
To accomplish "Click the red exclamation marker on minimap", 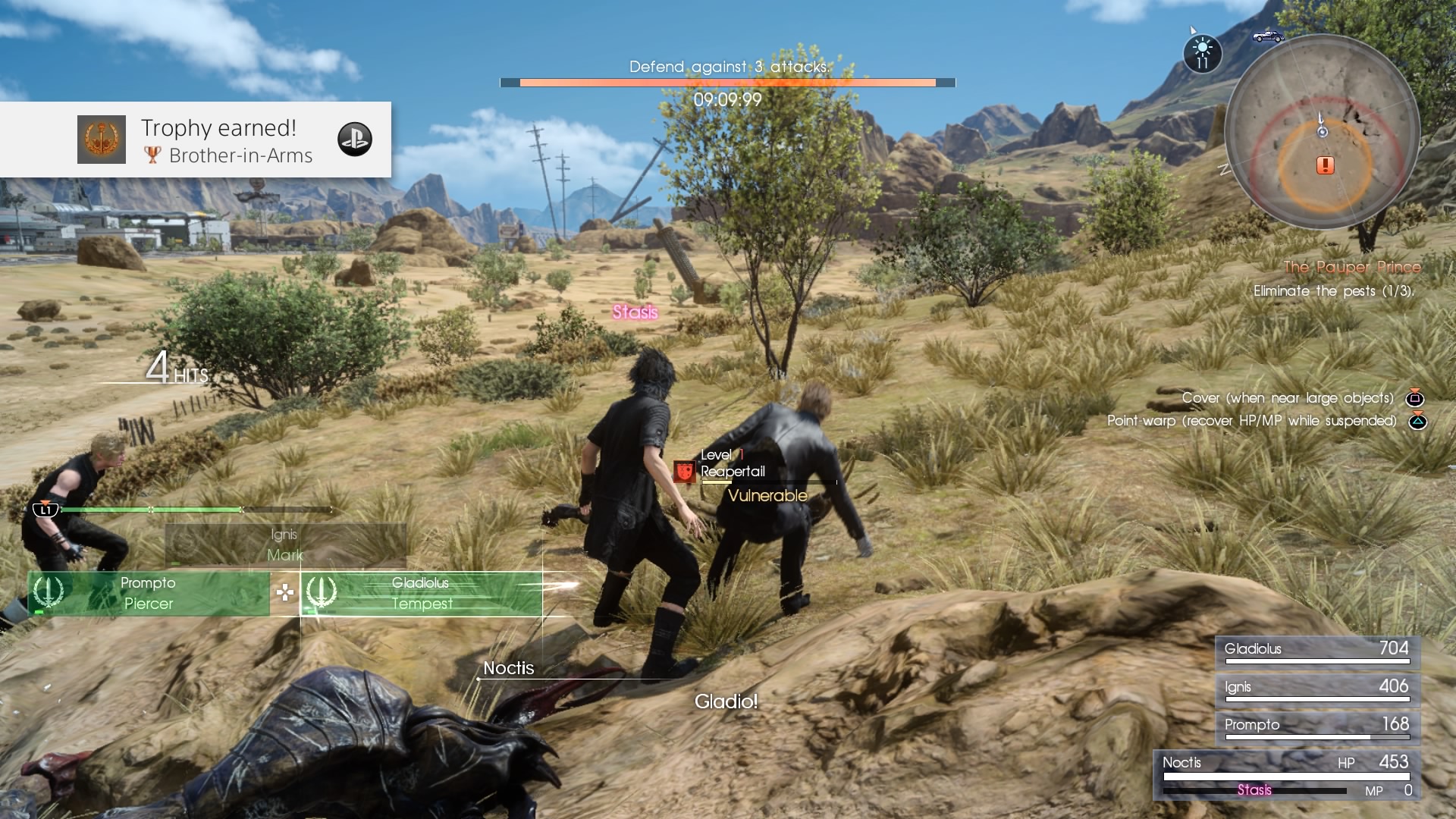I will tap(1325, 165).
